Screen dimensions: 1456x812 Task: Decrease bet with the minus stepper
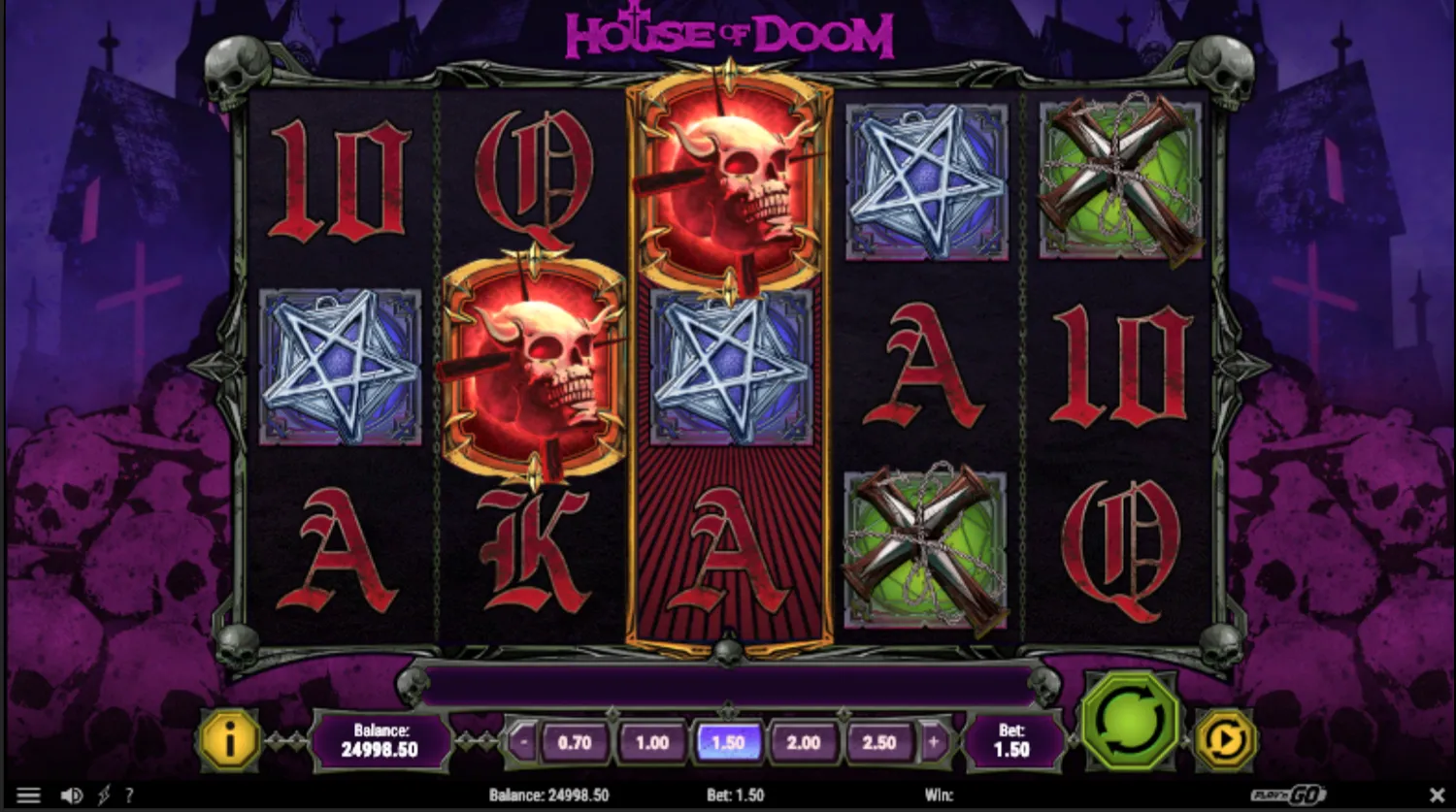[522, 741]
